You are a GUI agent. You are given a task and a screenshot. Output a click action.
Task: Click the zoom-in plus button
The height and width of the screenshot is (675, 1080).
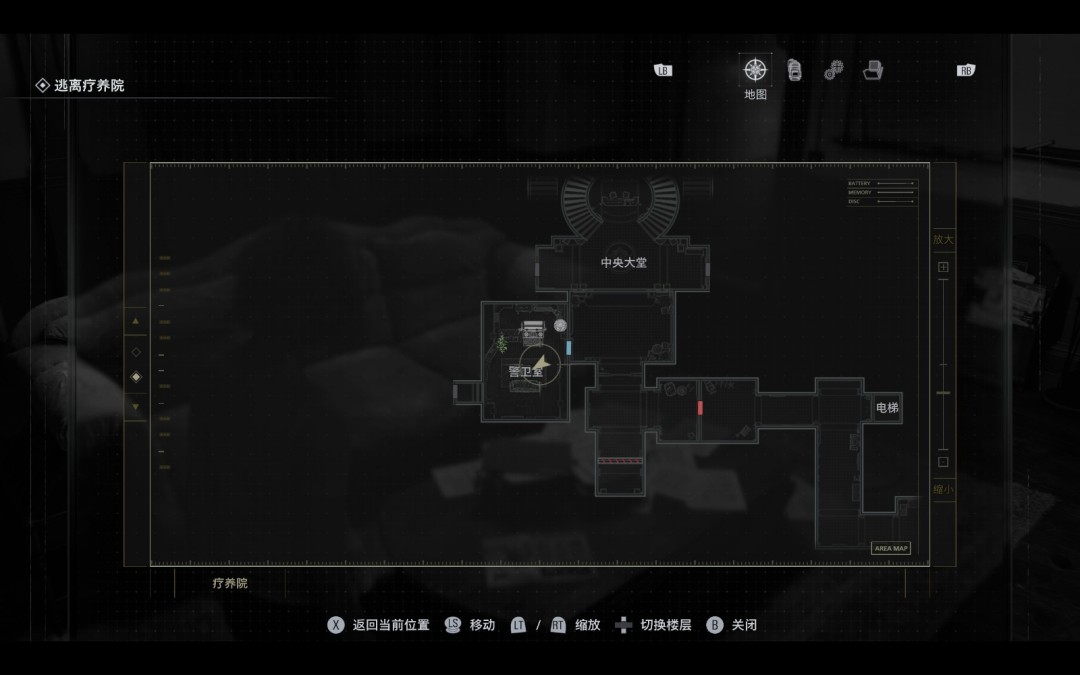pos(943,268)
